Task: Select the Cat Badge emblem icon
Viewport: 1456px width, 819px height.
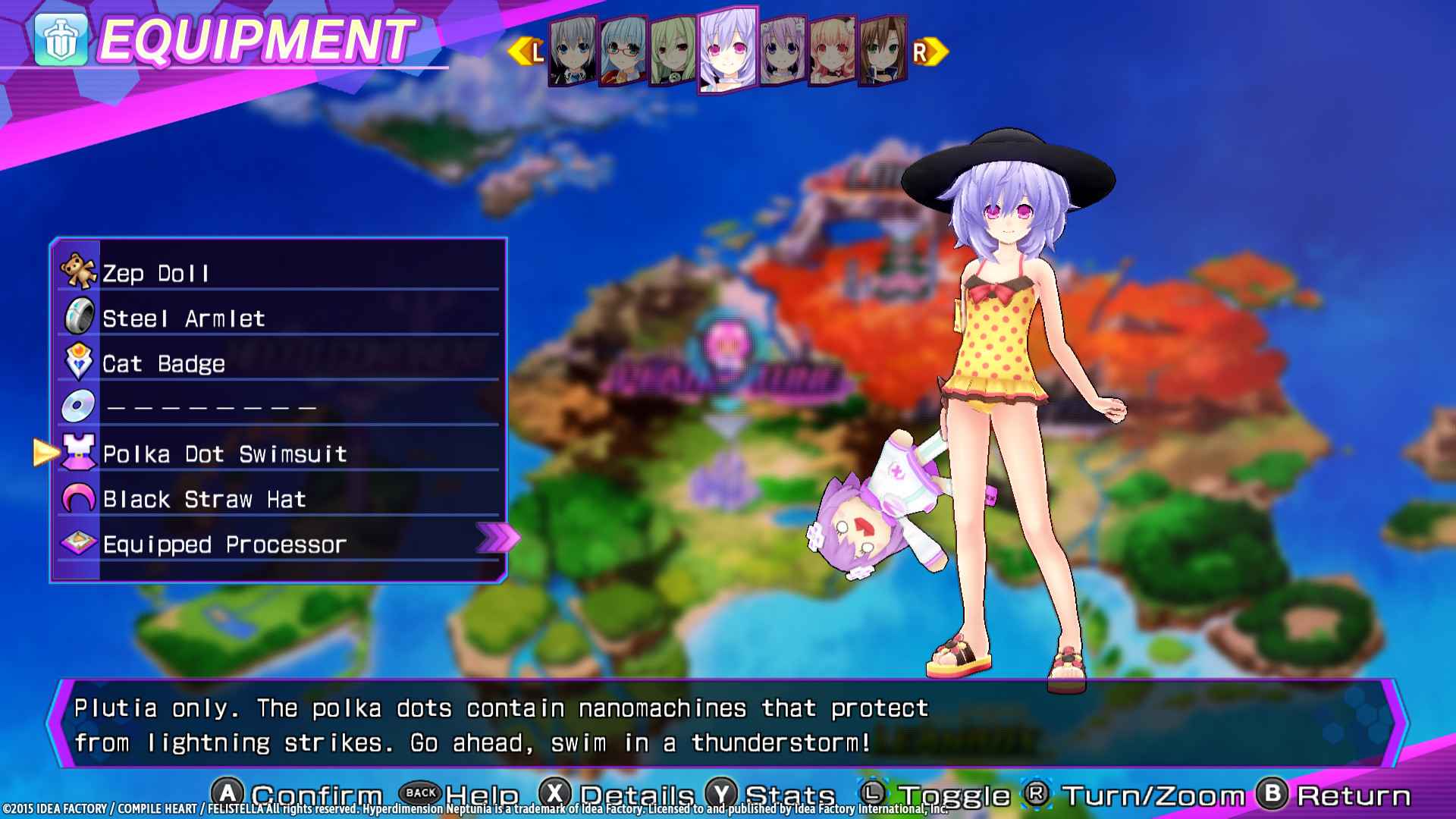Action: pos(80,362)
